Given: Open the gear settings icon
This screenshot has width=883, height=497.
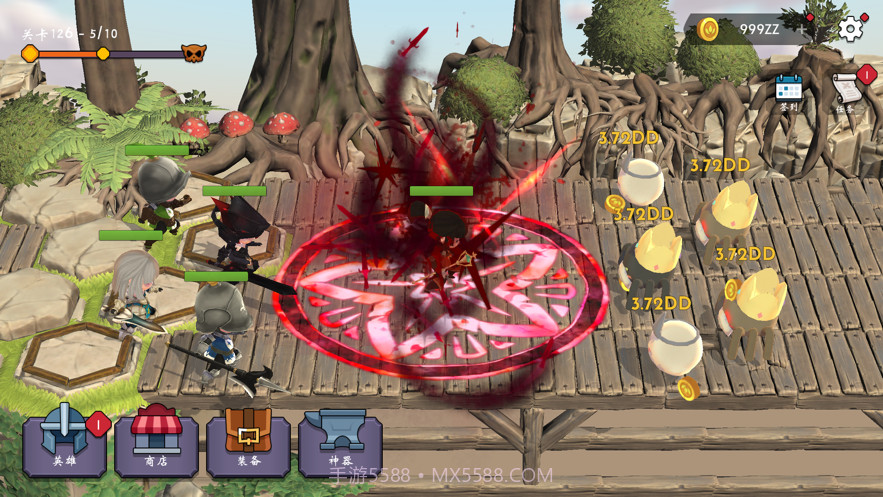Looking at the screenshot, I should coord(851,28).
